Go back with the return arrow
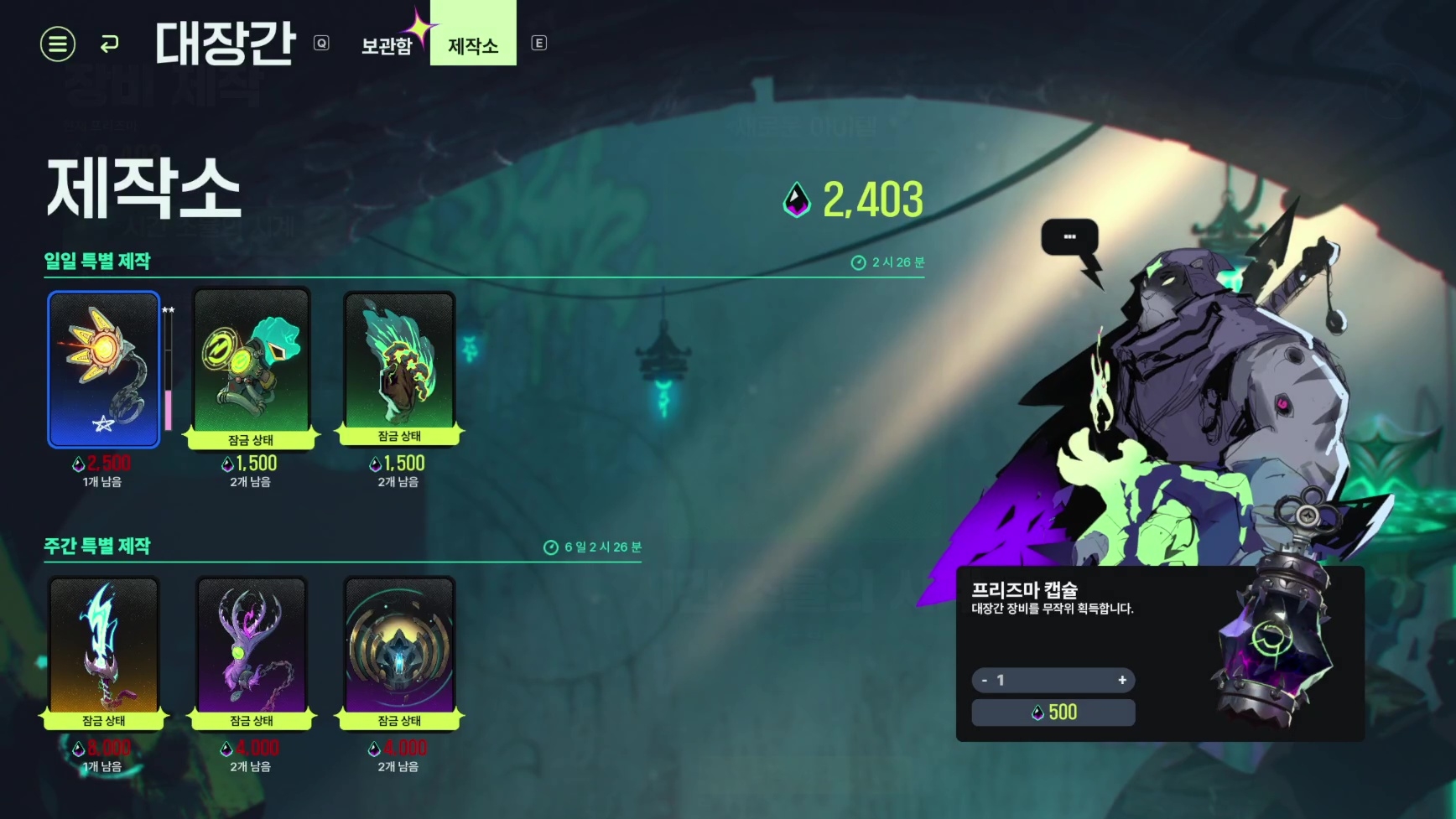This screenshot has height=819, width=1456. point(109,44)
